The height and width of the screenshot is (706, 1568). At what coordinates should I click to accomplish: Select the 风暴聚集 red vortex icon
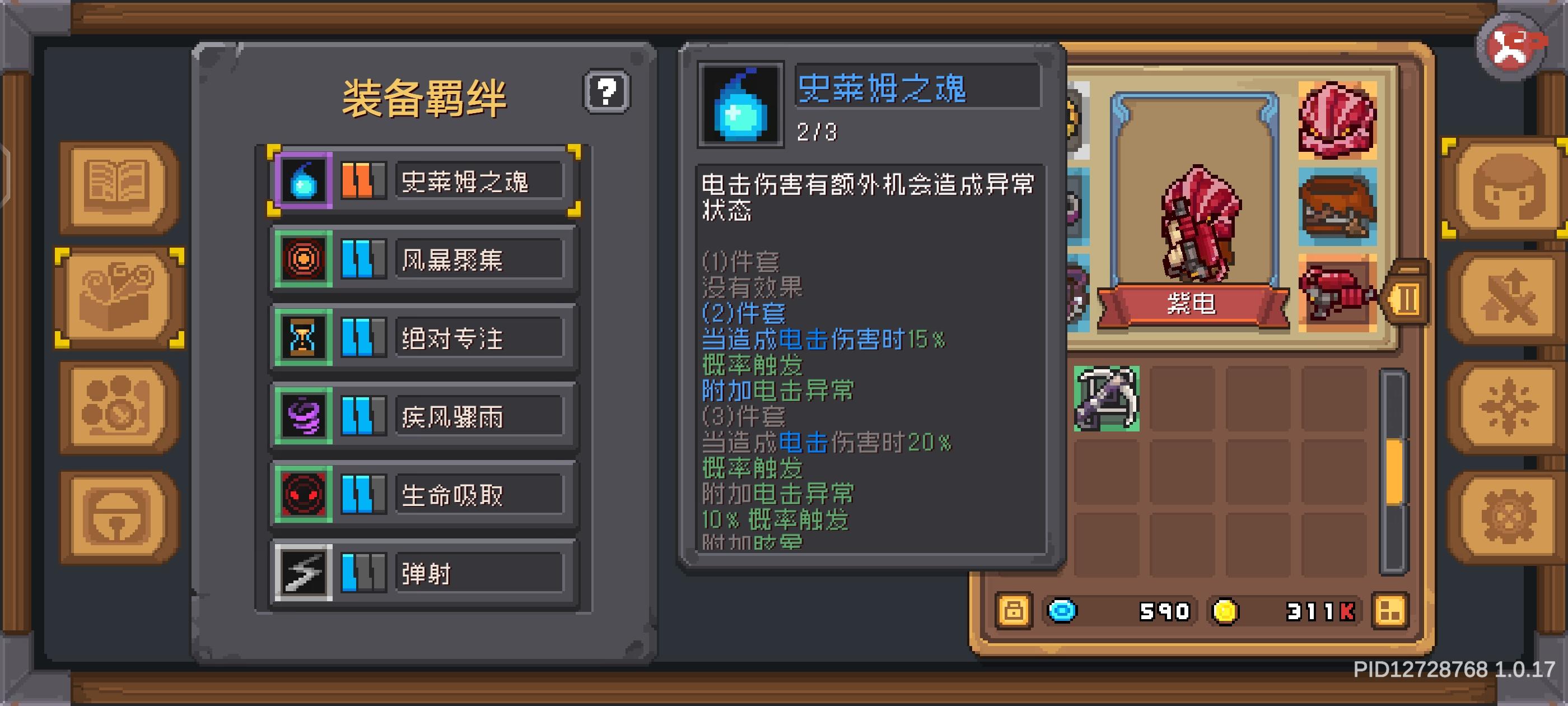(x=304, y=258)
